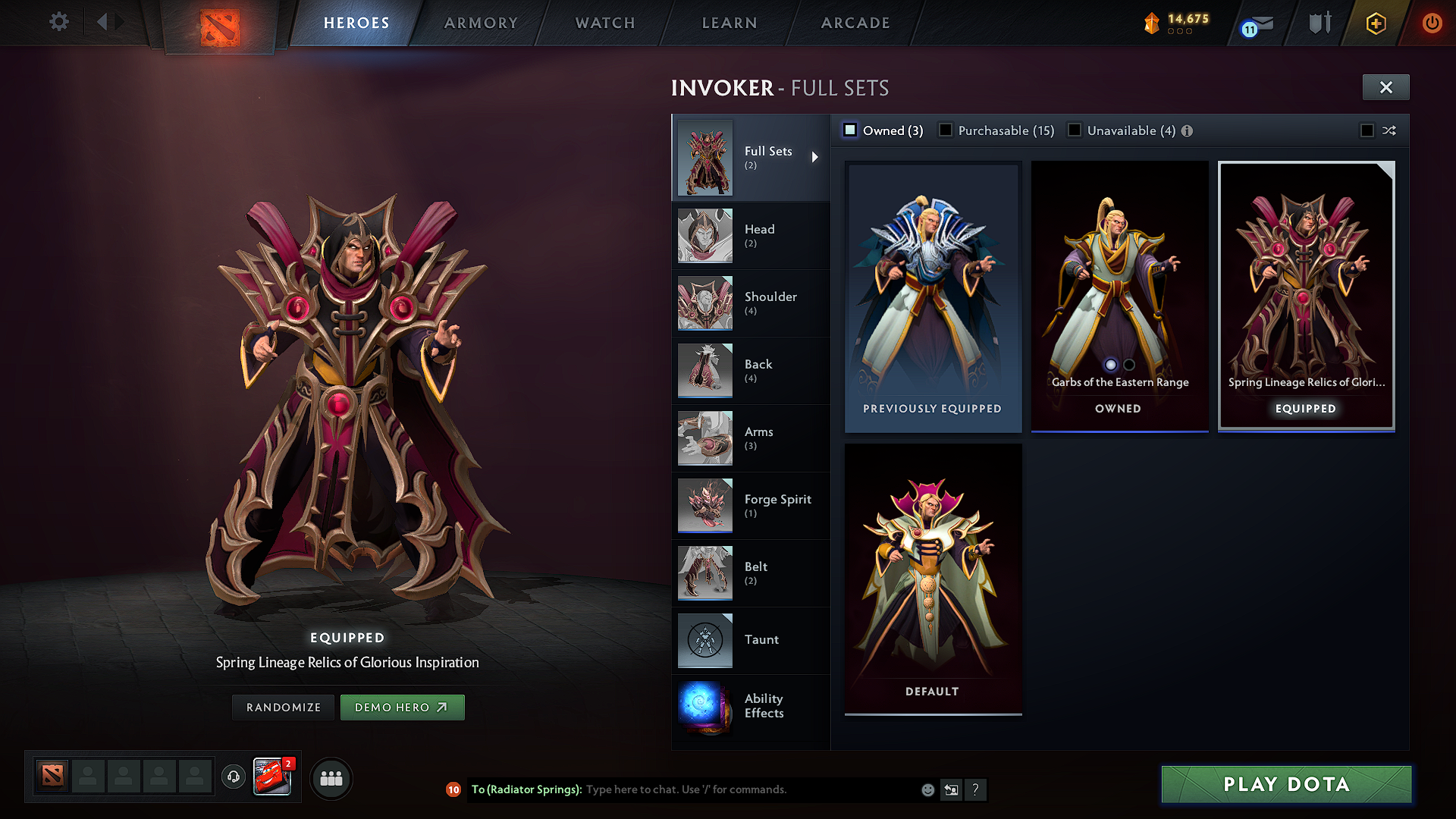Open the Armory via shield and sword icon
This screenshot has height=819, width=1456.
click(1319, 23)
